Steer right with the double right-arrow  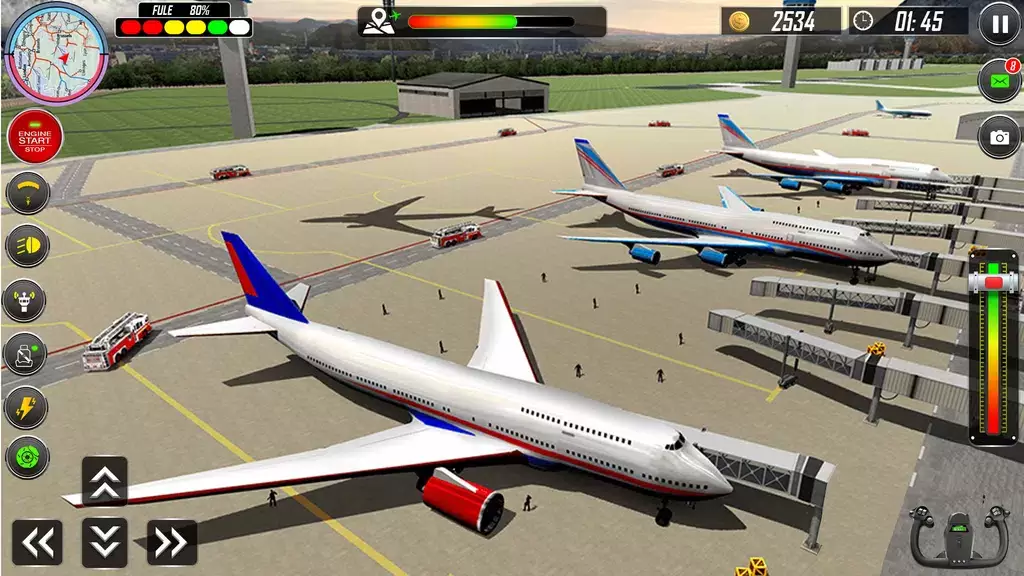(171, 542)
